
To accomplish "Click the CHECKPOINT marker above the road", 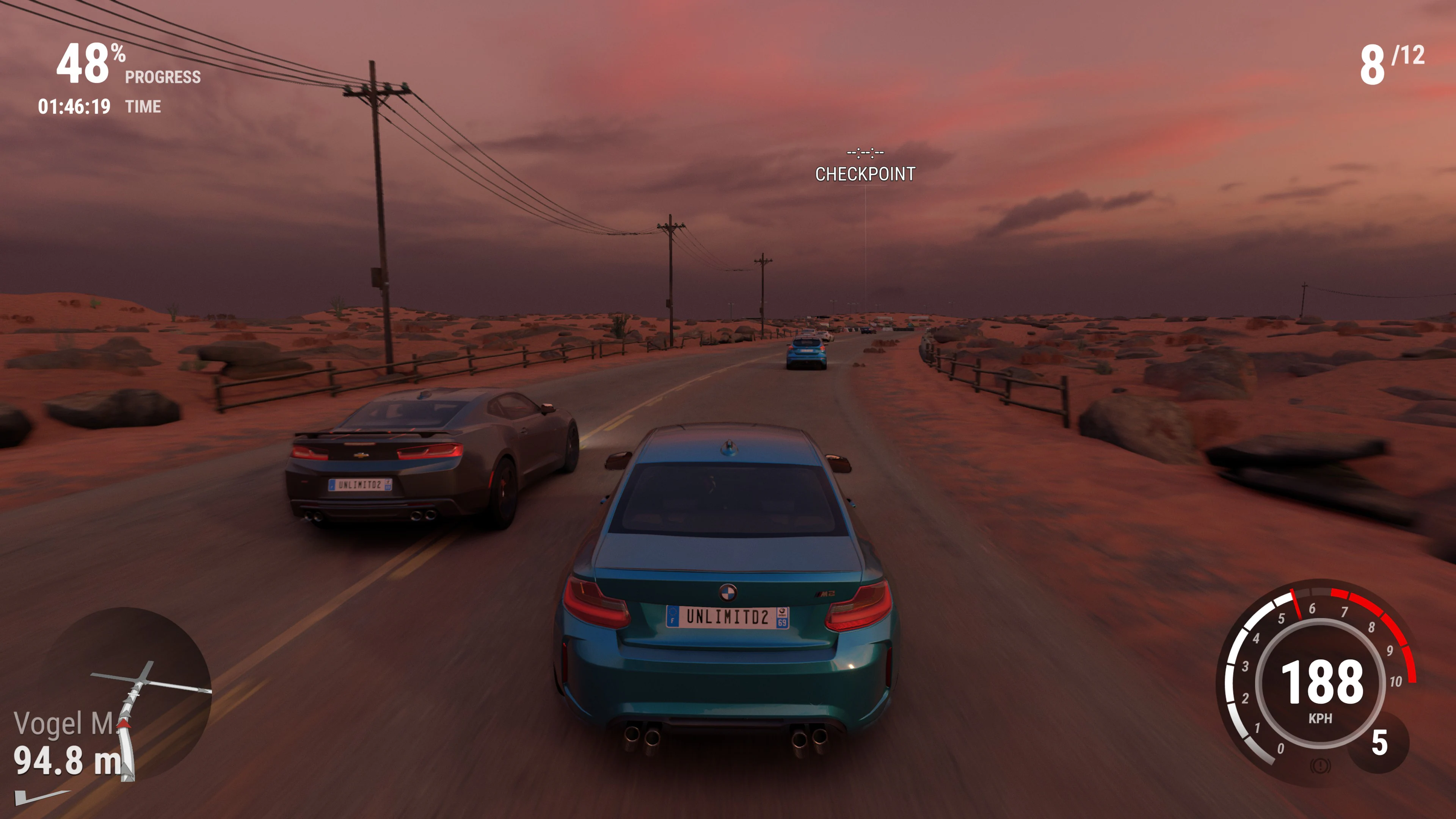I will point(866,174).
